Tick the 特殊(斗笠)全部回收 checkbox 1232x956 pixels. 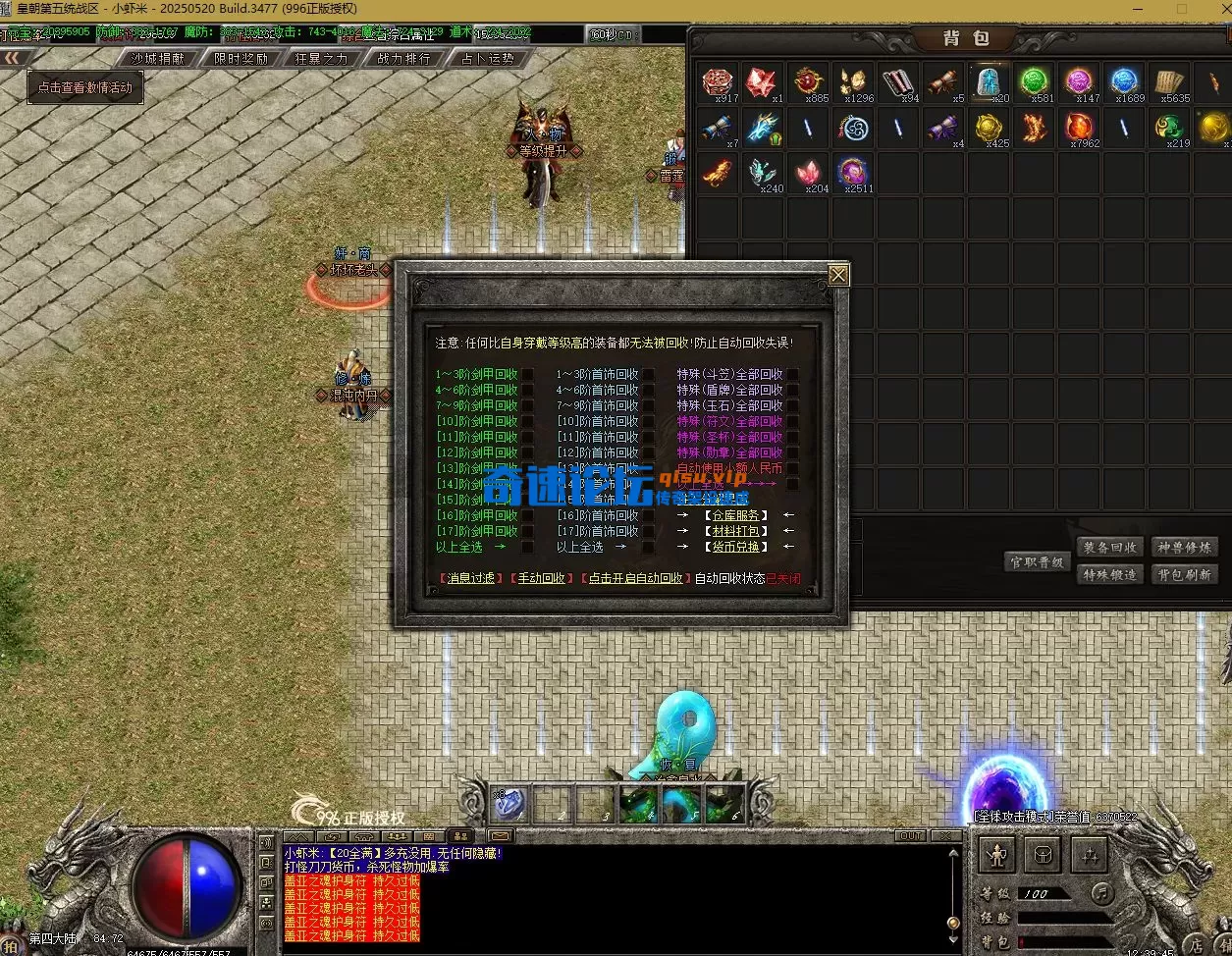792,374
